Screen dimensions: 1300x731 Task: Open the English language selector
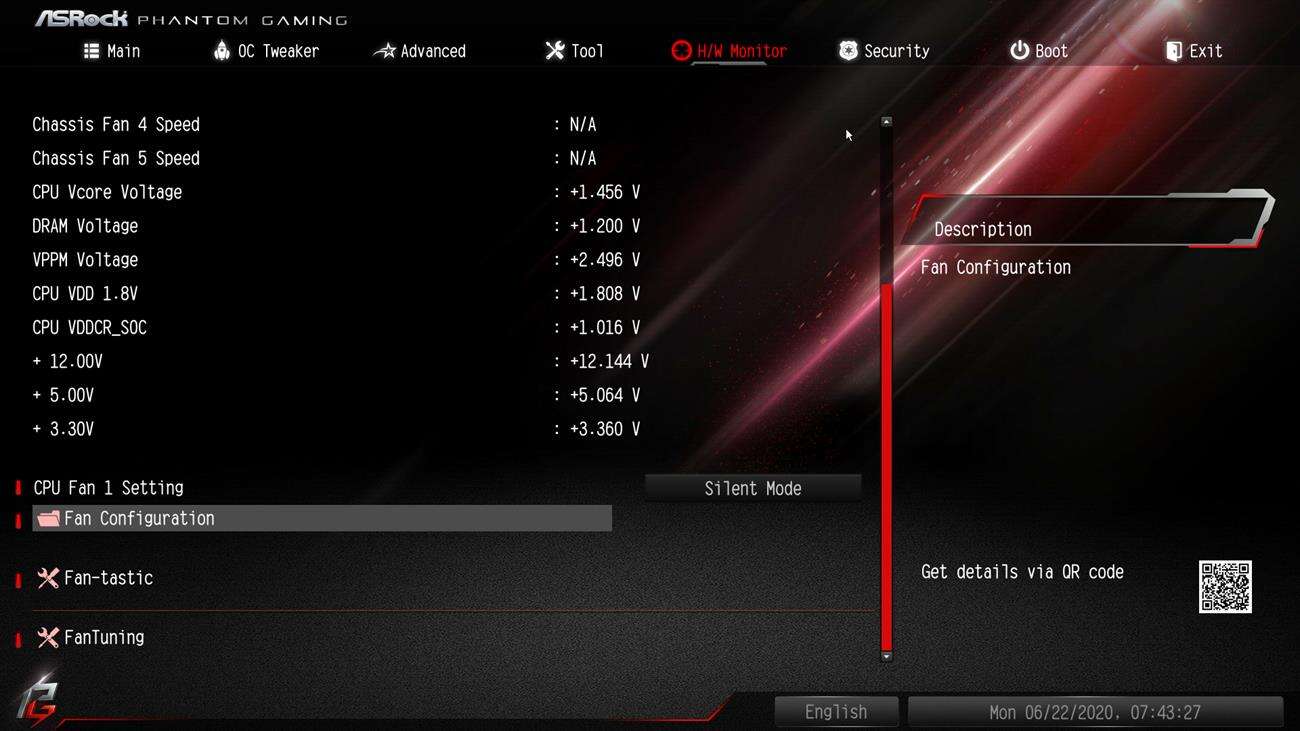[x=836, y=711]
